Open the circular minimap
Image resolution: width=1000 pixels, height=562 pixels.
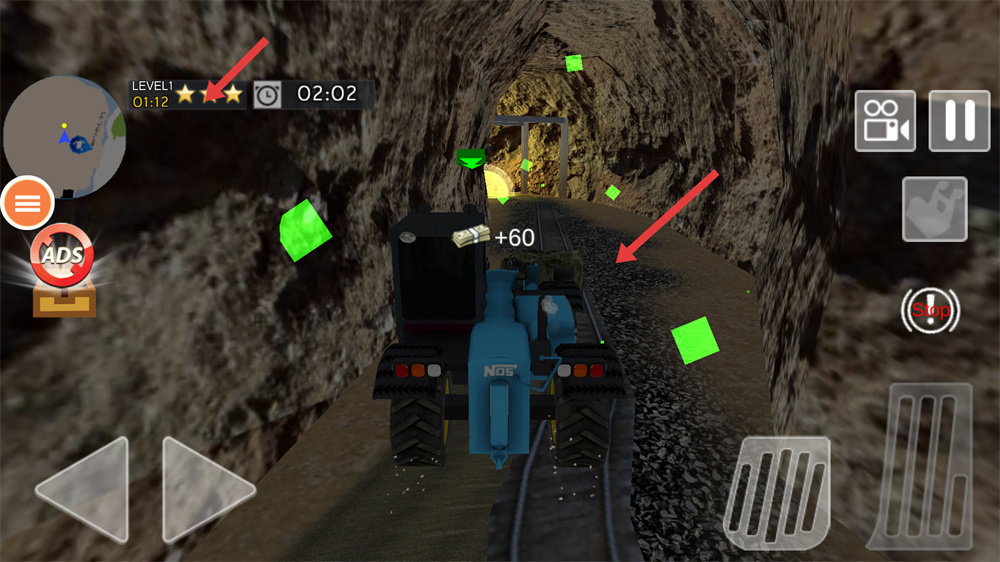click(x=63, y=137)
